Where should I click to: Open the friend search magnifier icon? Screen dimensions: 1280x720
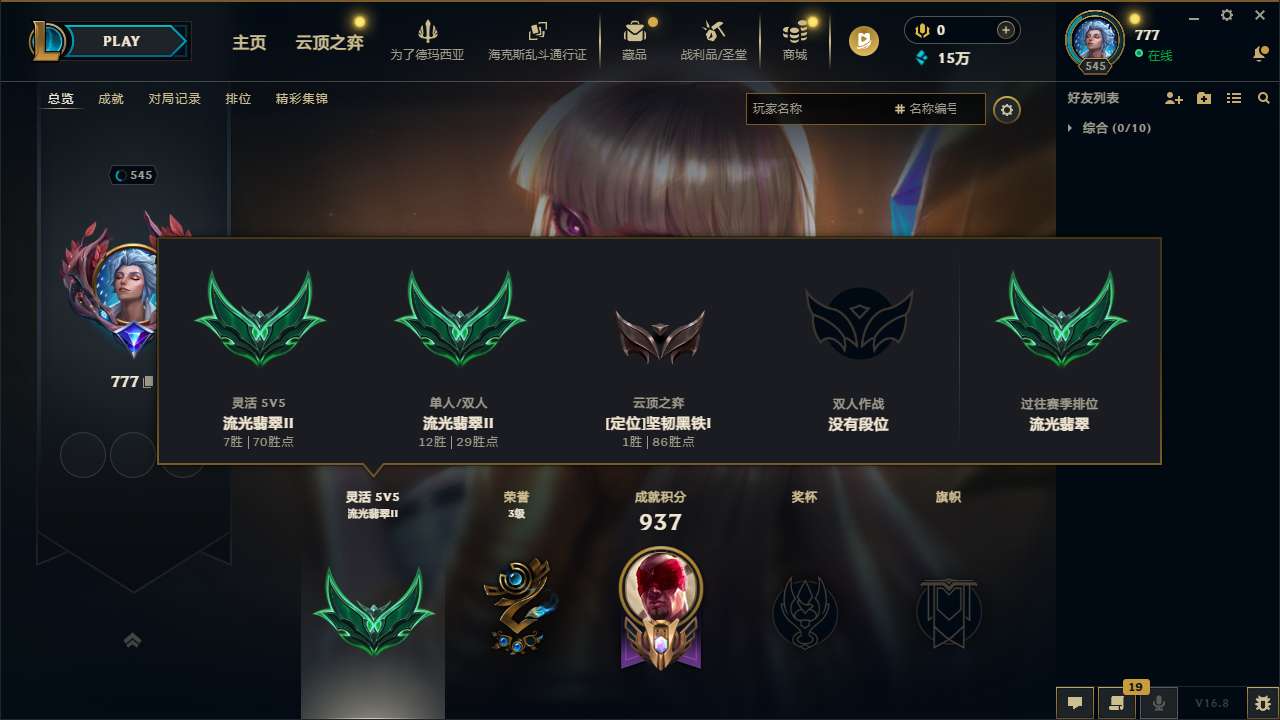tap(1264, 98)
